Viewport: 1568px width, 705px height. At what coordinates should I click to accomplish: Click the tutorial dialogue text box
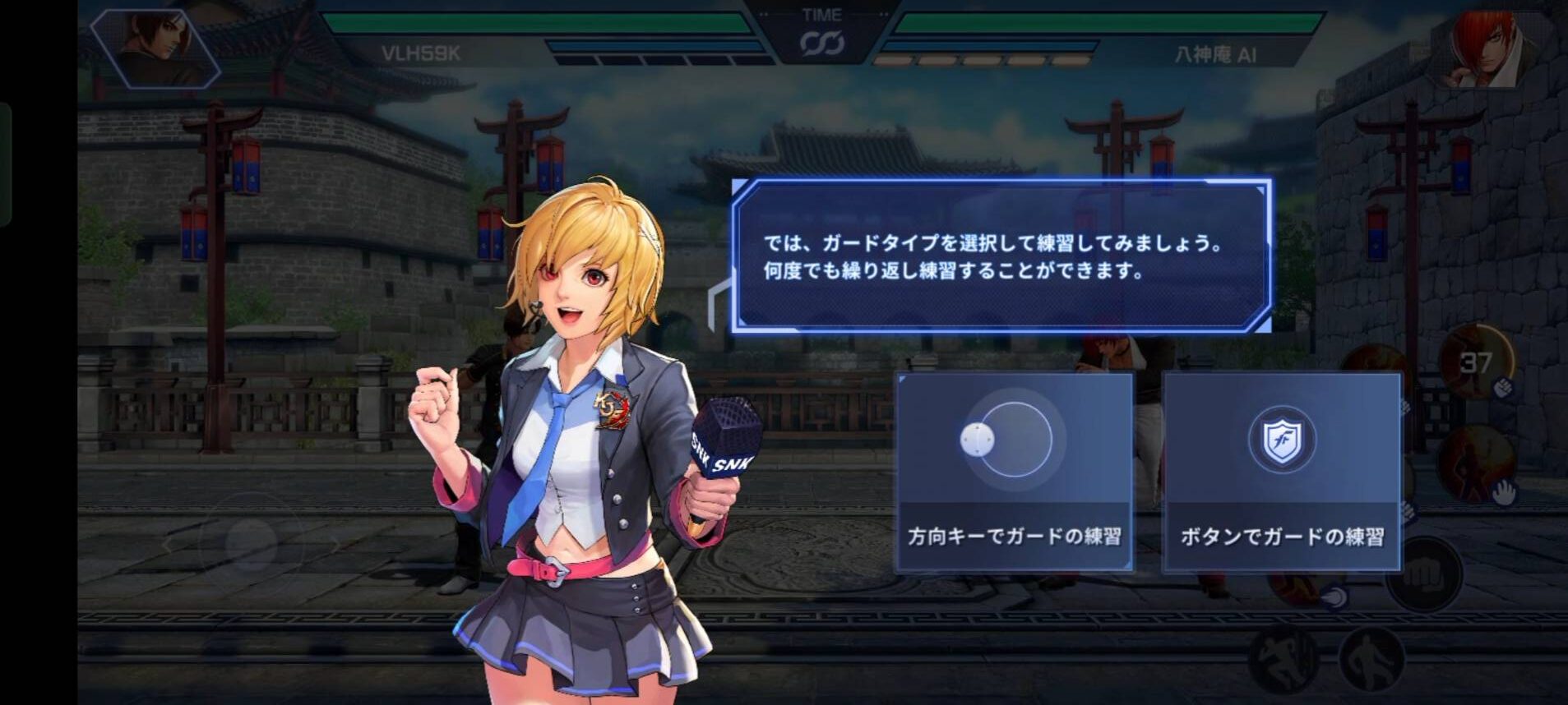(x=1001, y=256)
